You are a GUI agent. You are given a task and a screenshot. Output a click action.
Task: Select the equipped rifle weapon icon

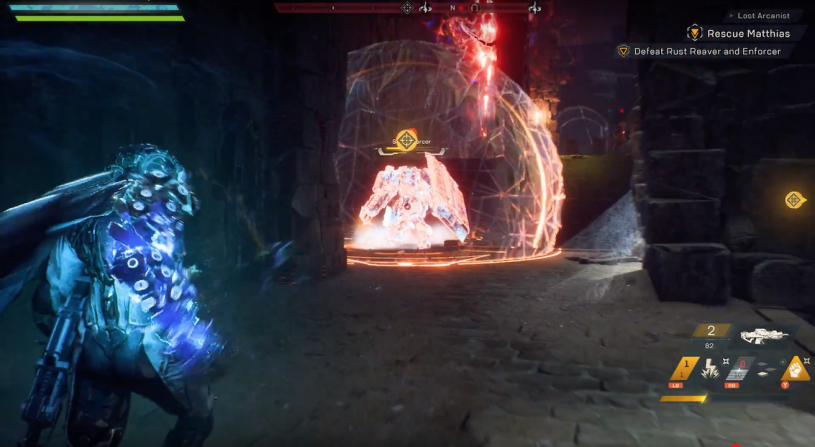point(765,337)
